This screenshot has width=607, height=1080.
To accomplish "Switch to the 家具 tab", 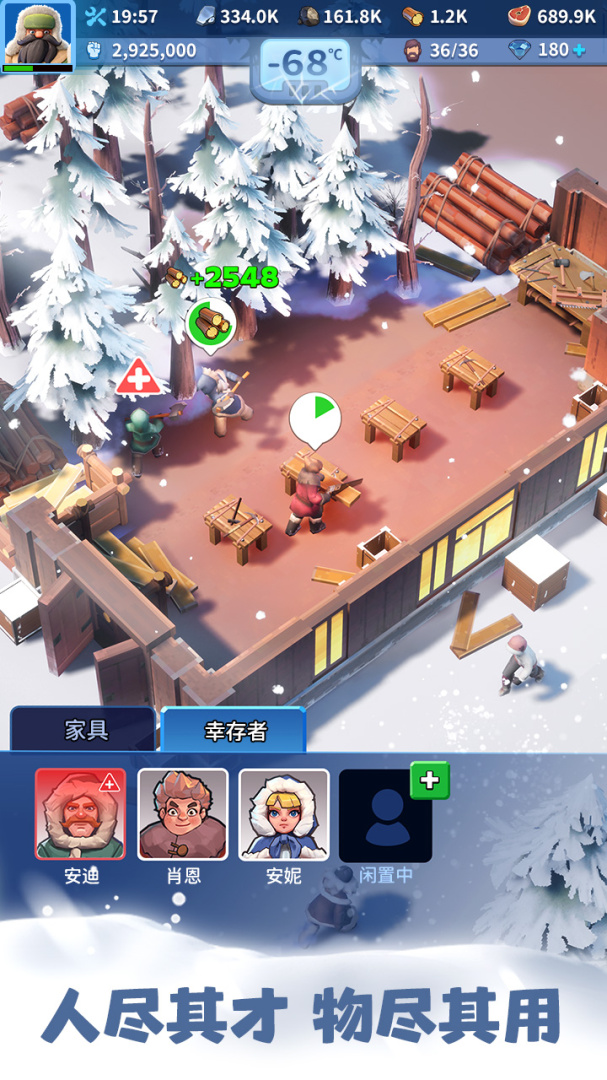I will pyautogui.click(x=85, y=729).
